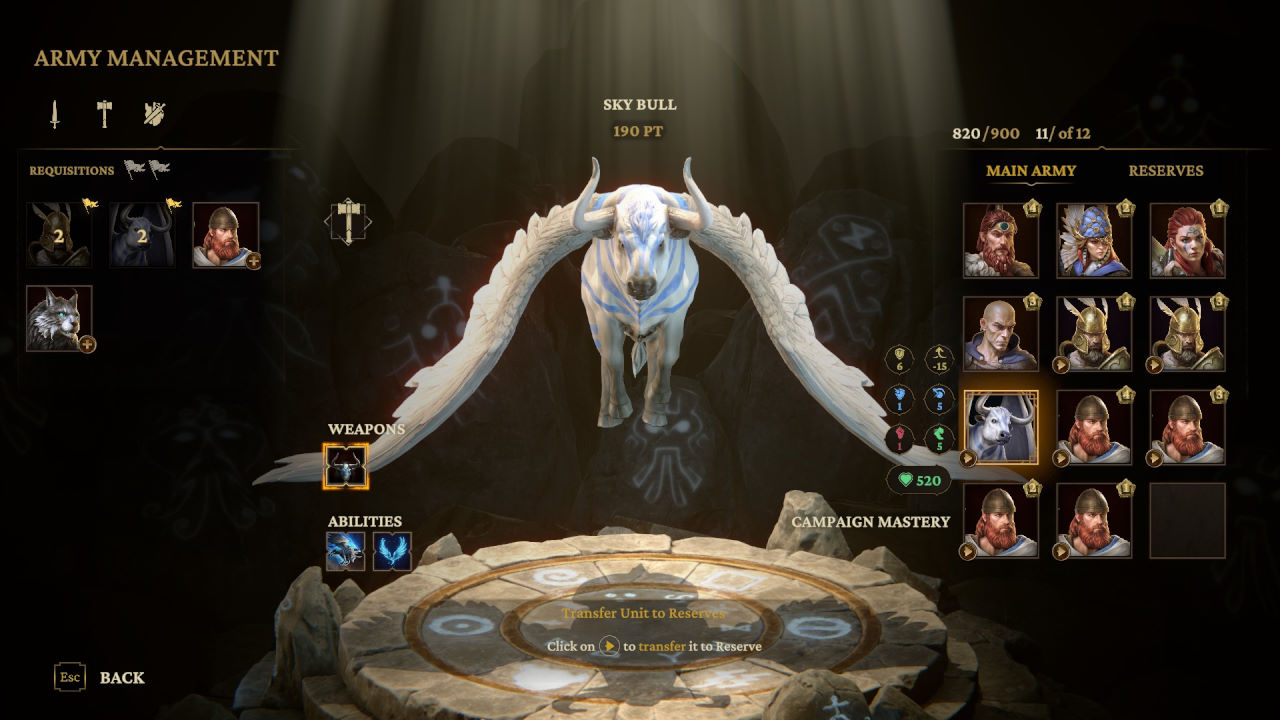Select the crossed-out shield and sword icon
1280x720 pixels.
click(153, 114)
